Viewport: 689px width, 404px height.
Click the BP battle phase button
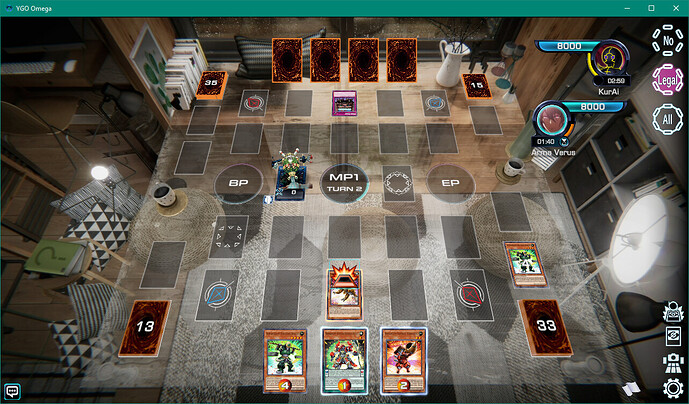tap(239, 183)
